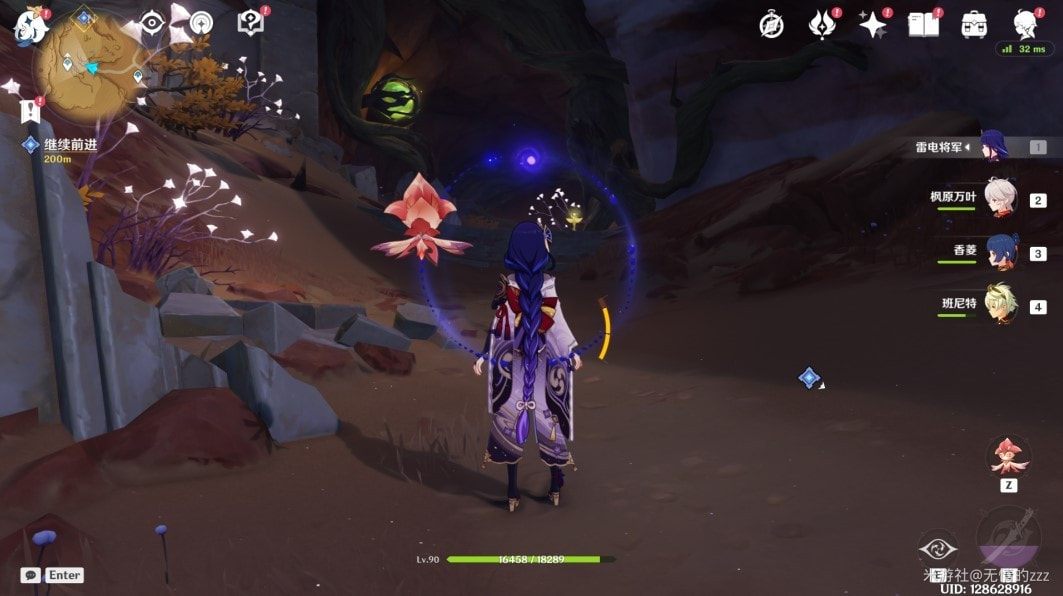Select the 继续前进 quest tracker
Viewport: 1063px width, 596px height.
pyautogui.click(x=70, y=145)
